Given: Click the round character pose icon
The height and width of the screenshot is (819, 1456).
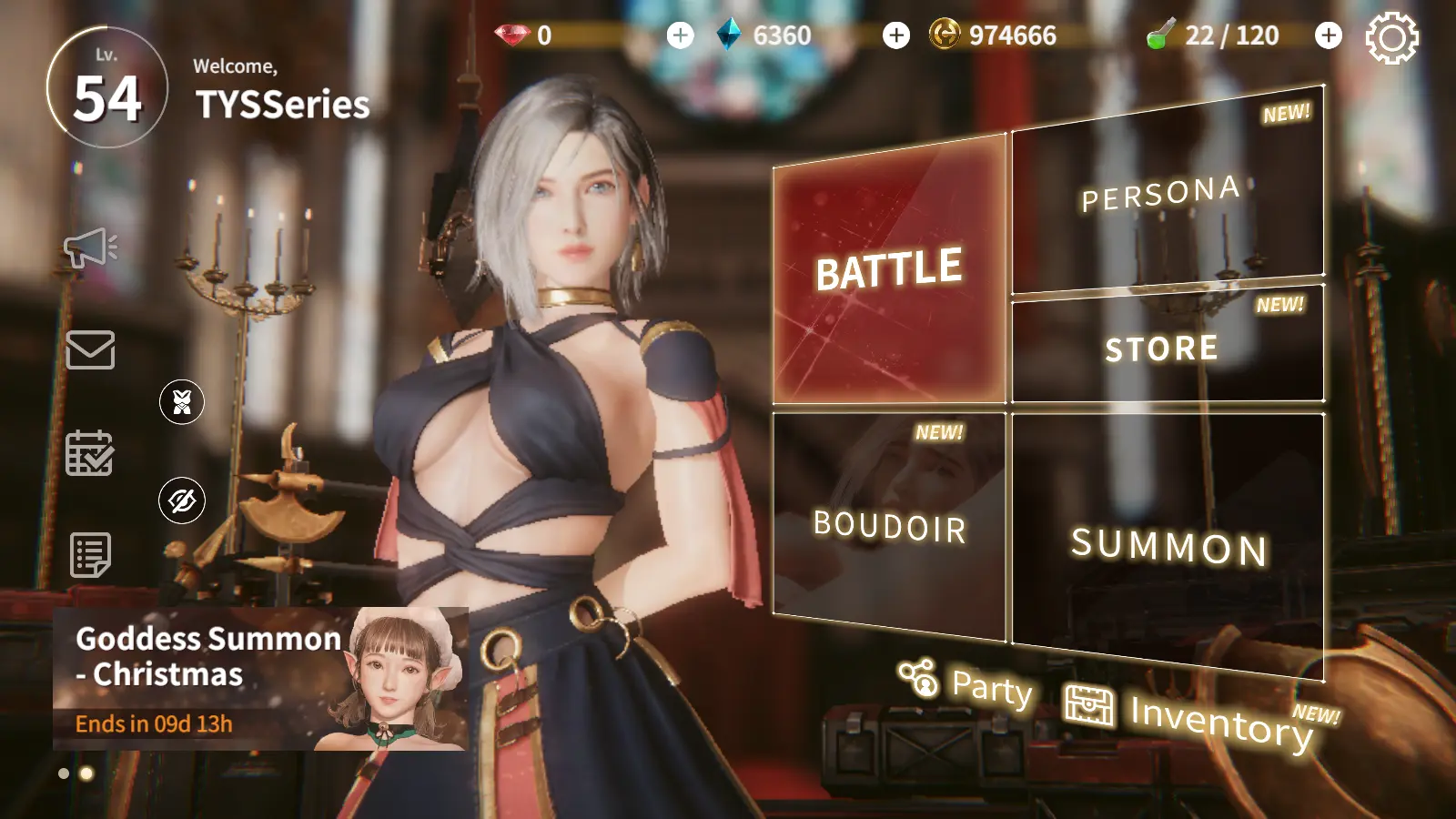Looking at the screenshot, I should click(x=182, y=401).
